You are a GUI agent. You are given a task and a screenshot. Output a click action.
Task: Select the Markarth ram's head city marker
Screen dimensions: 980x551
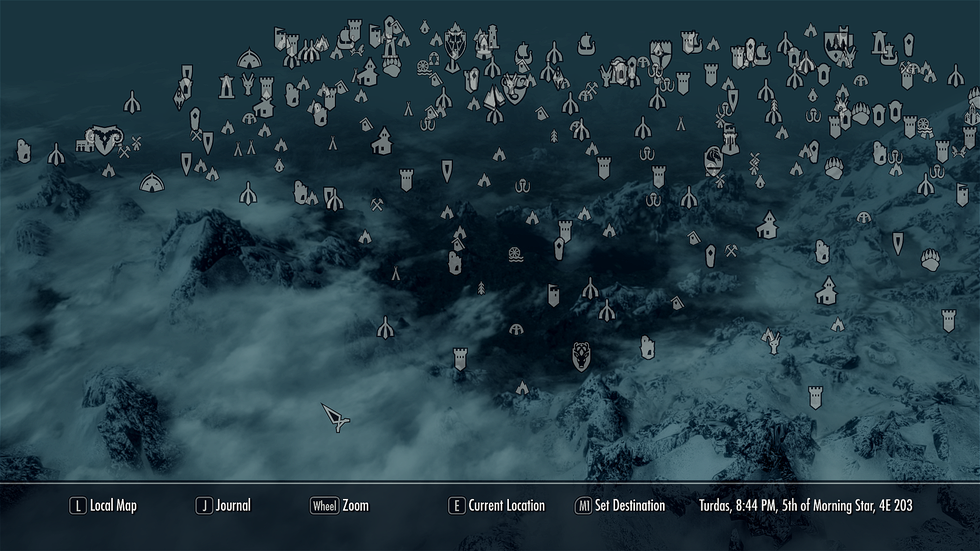(x=103, y=138)
